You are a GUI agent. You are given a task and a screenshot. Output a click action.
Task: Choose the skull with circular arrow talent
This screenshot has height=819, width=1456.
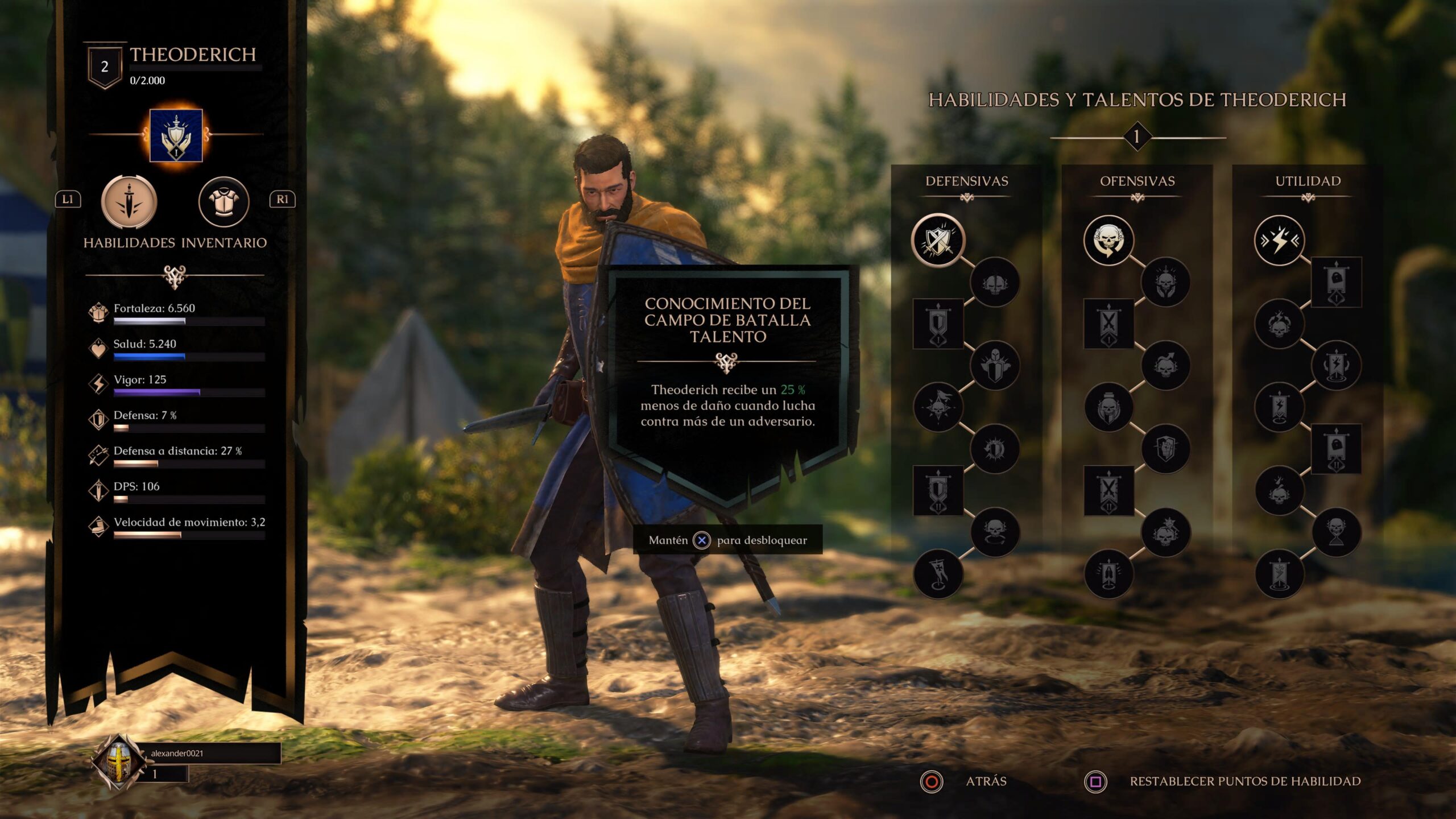coord(1108,241)
